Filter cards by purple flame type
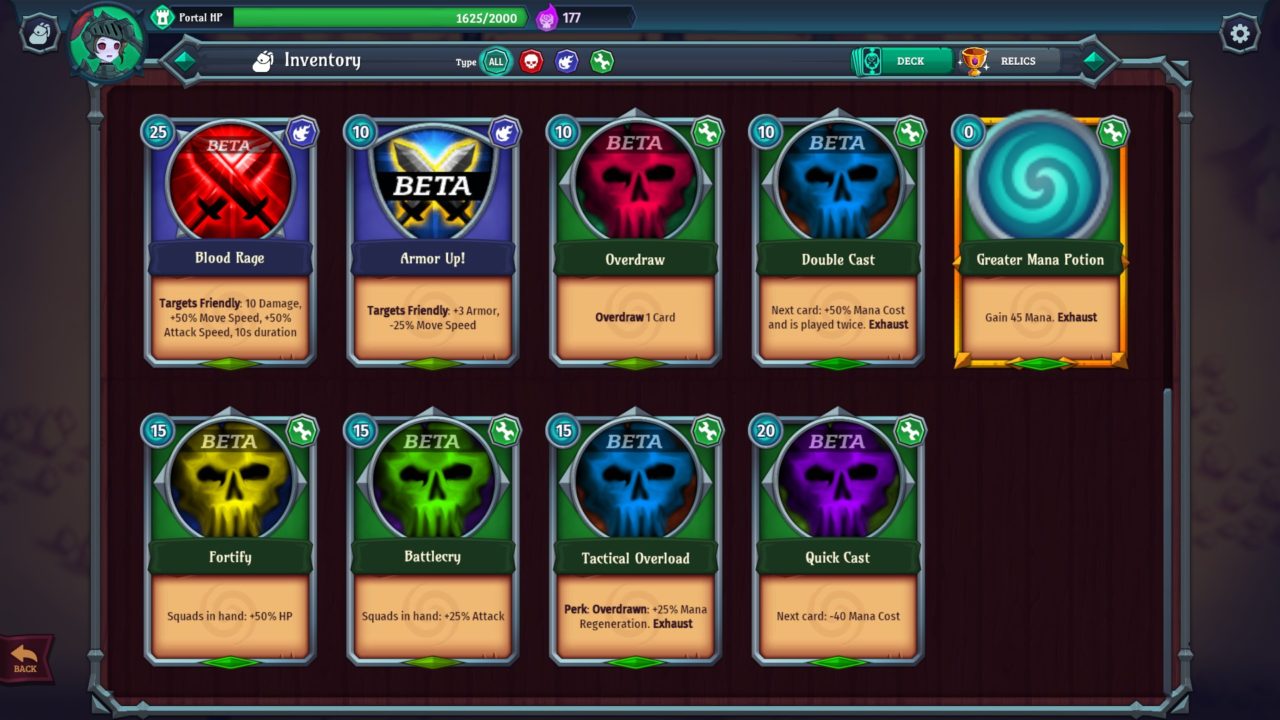 coord(566,62)
